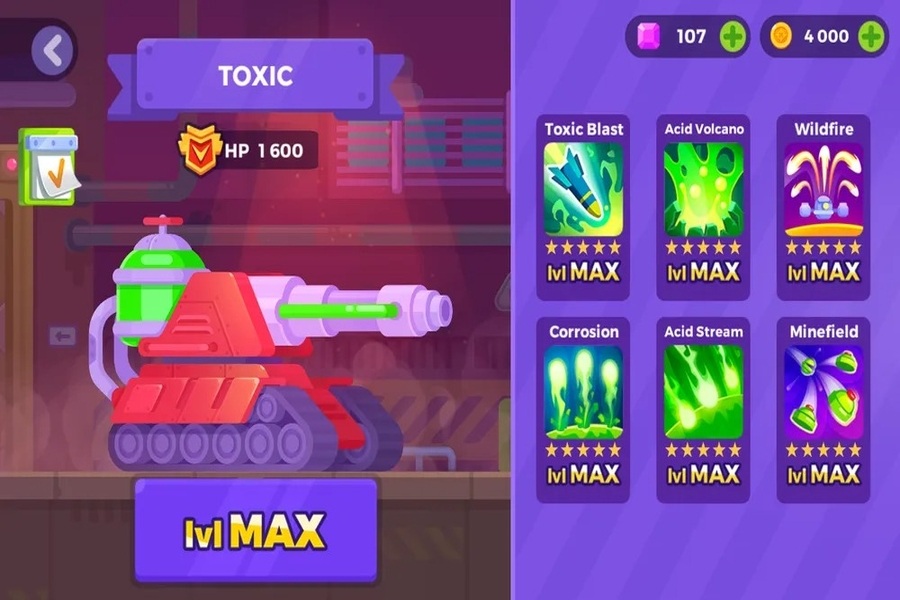Image resolution: width=900 pixels, height=600 pixels.
Task: Select the Corrosion weapon card
Action: point(583,410)
